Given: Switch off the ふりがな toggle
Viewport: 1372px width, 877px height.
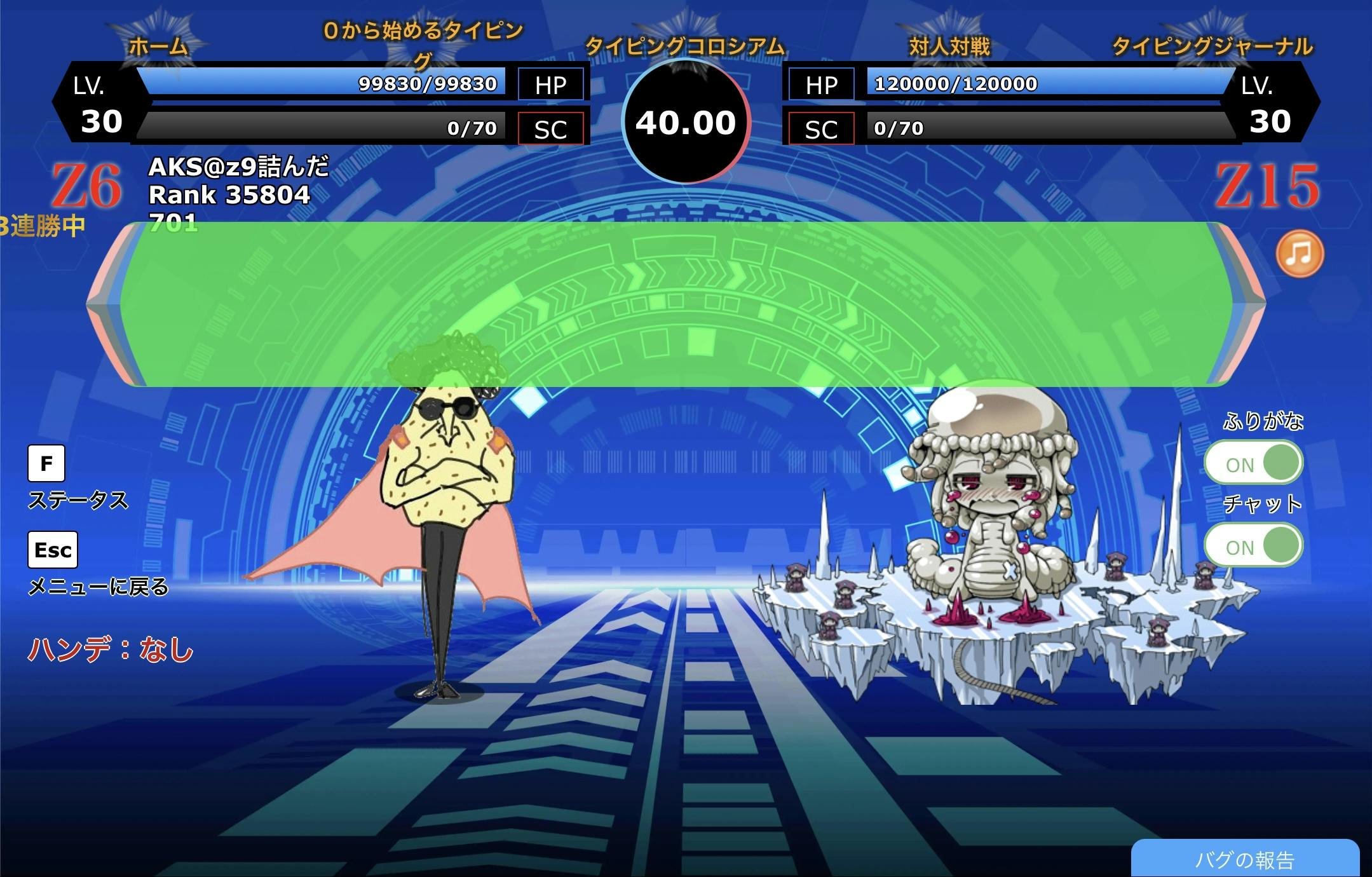Looking at the screenshot, I should click(x=1253, y=463).
